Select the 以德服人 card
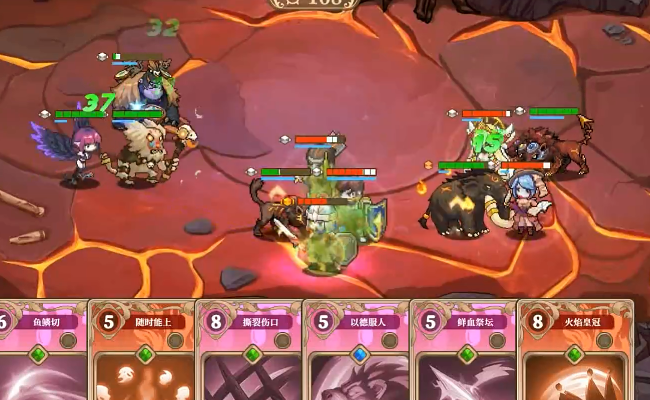Screen dimensions: 650x400 click(x=356, y=355)
